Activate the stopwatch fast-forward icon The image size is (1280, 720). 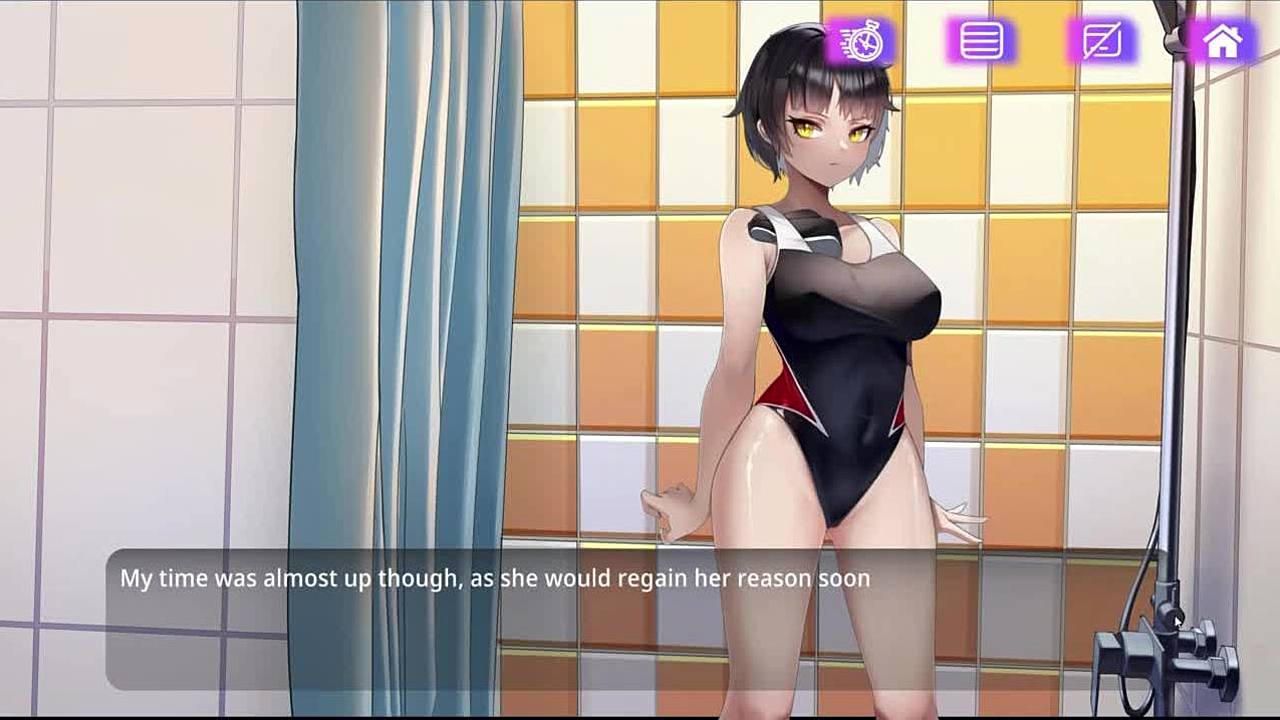point(861,42)
